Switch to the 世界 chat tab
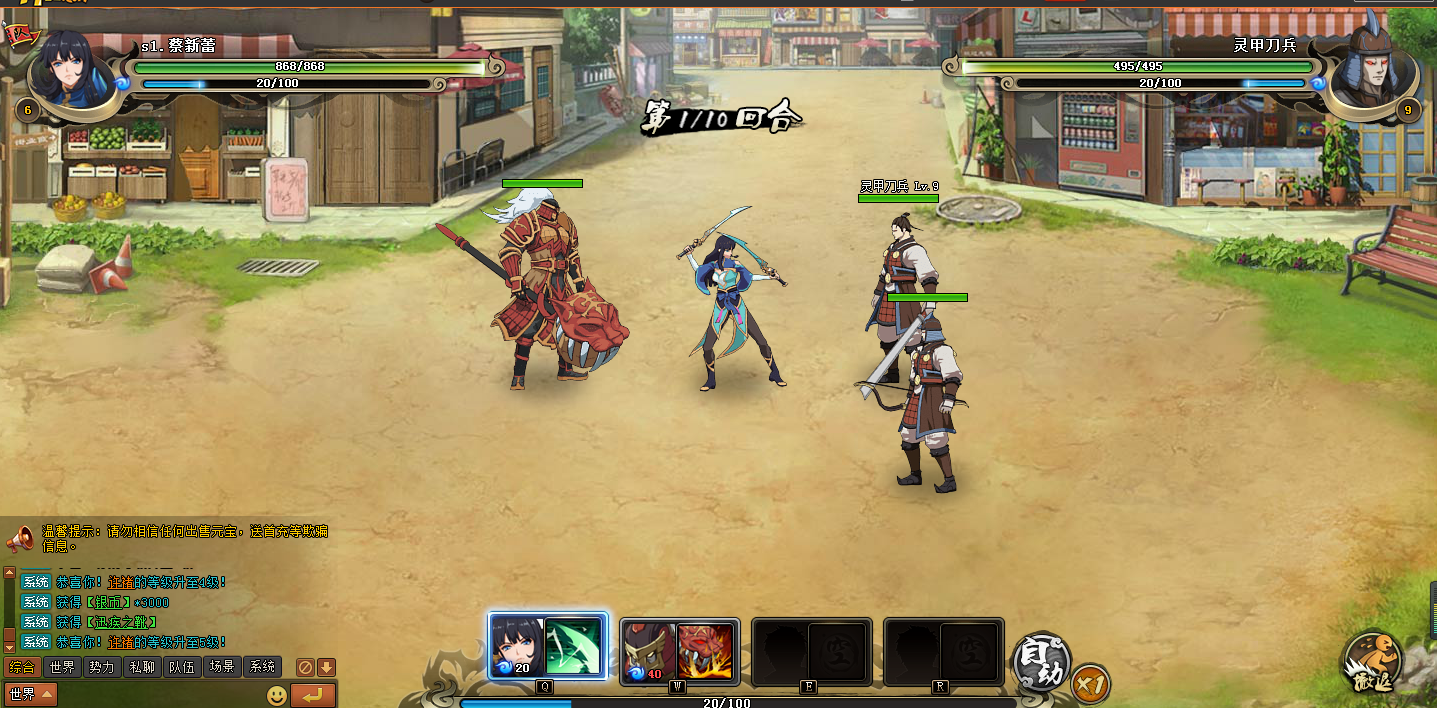1437x708 pixels. tap(62, 667)
